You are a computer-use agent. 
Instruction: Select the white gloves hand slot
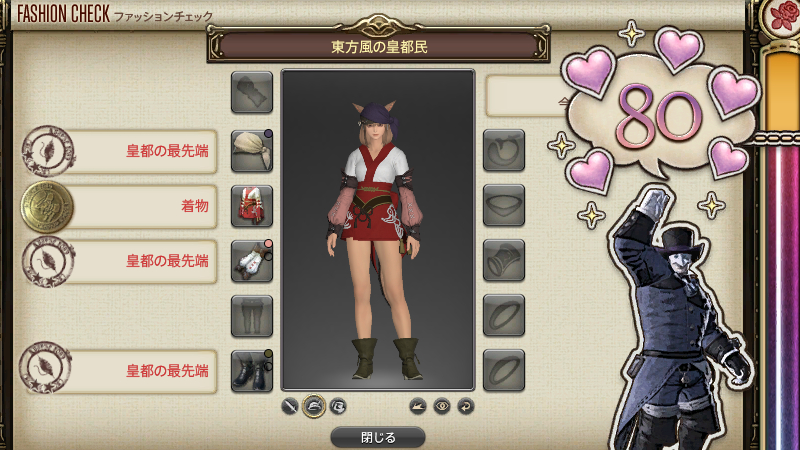[x=252, y=261]
